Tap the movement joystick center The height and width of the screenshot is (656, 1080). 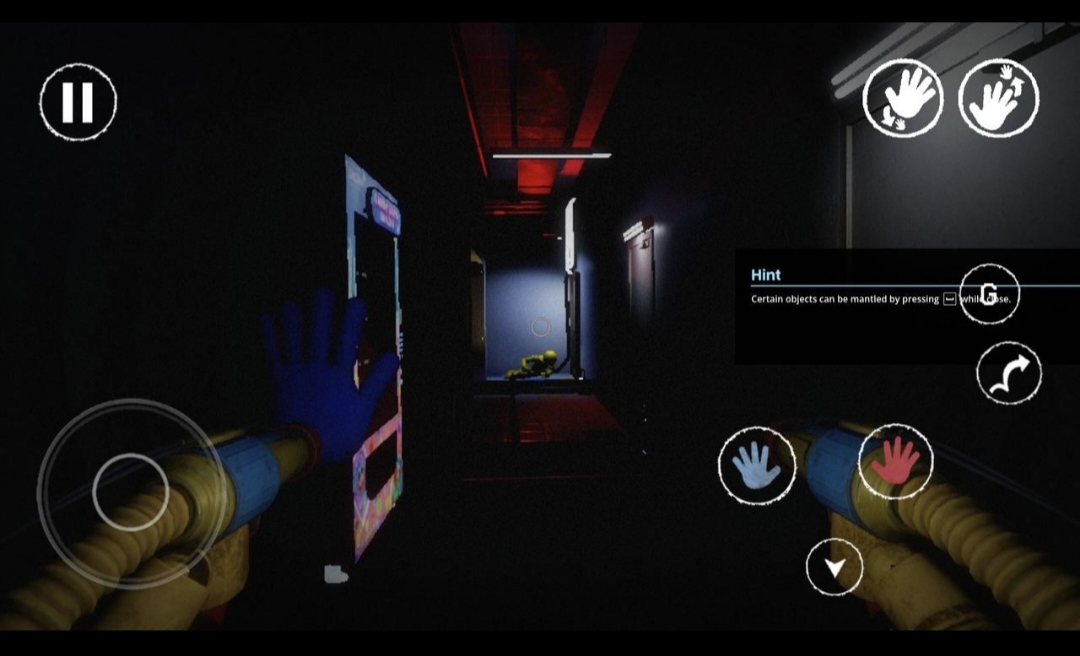pyautogui.click(x=130, y=492)
